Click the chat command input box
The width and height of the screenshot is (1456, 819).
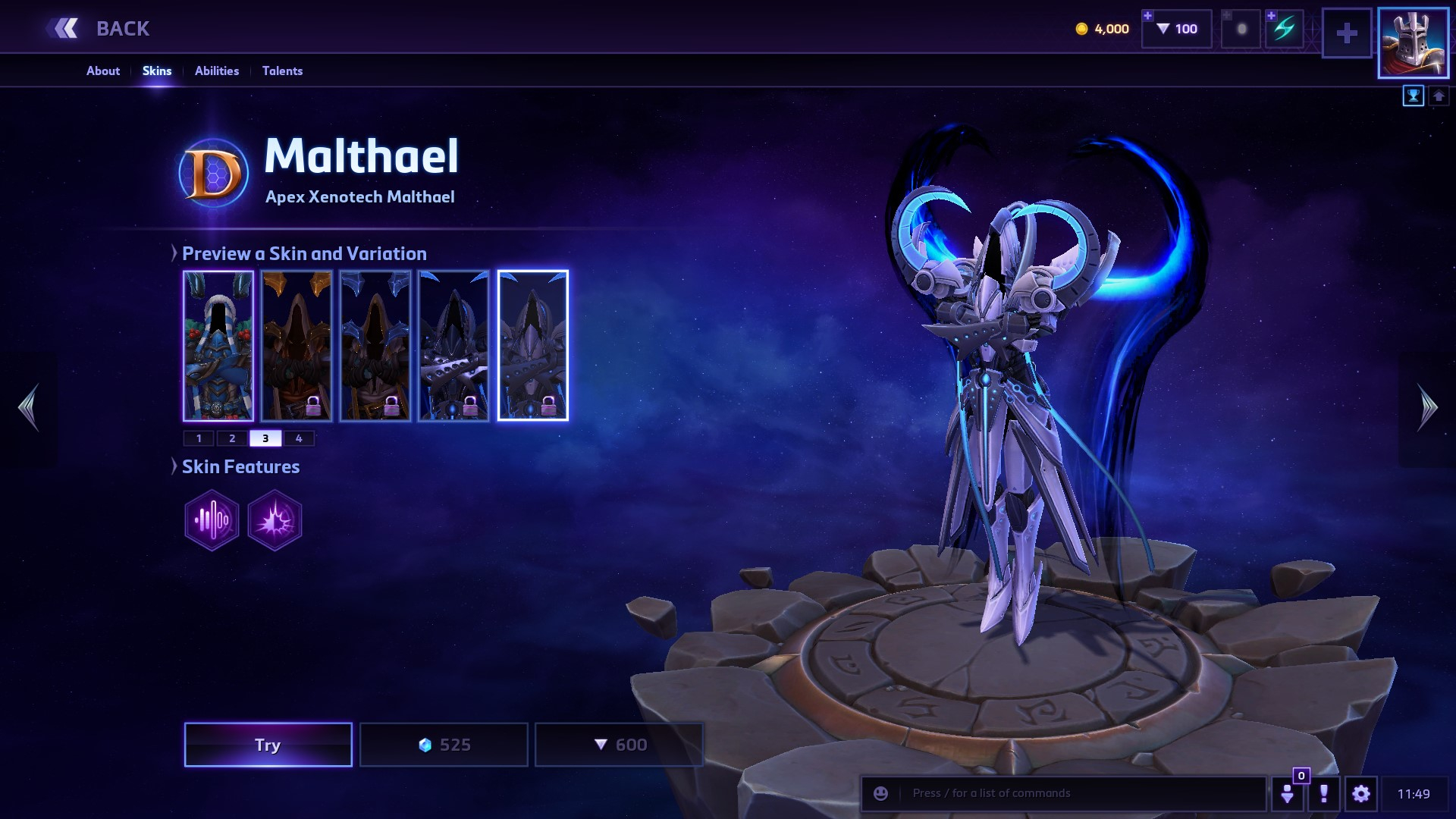click(x=1077, y=793)
